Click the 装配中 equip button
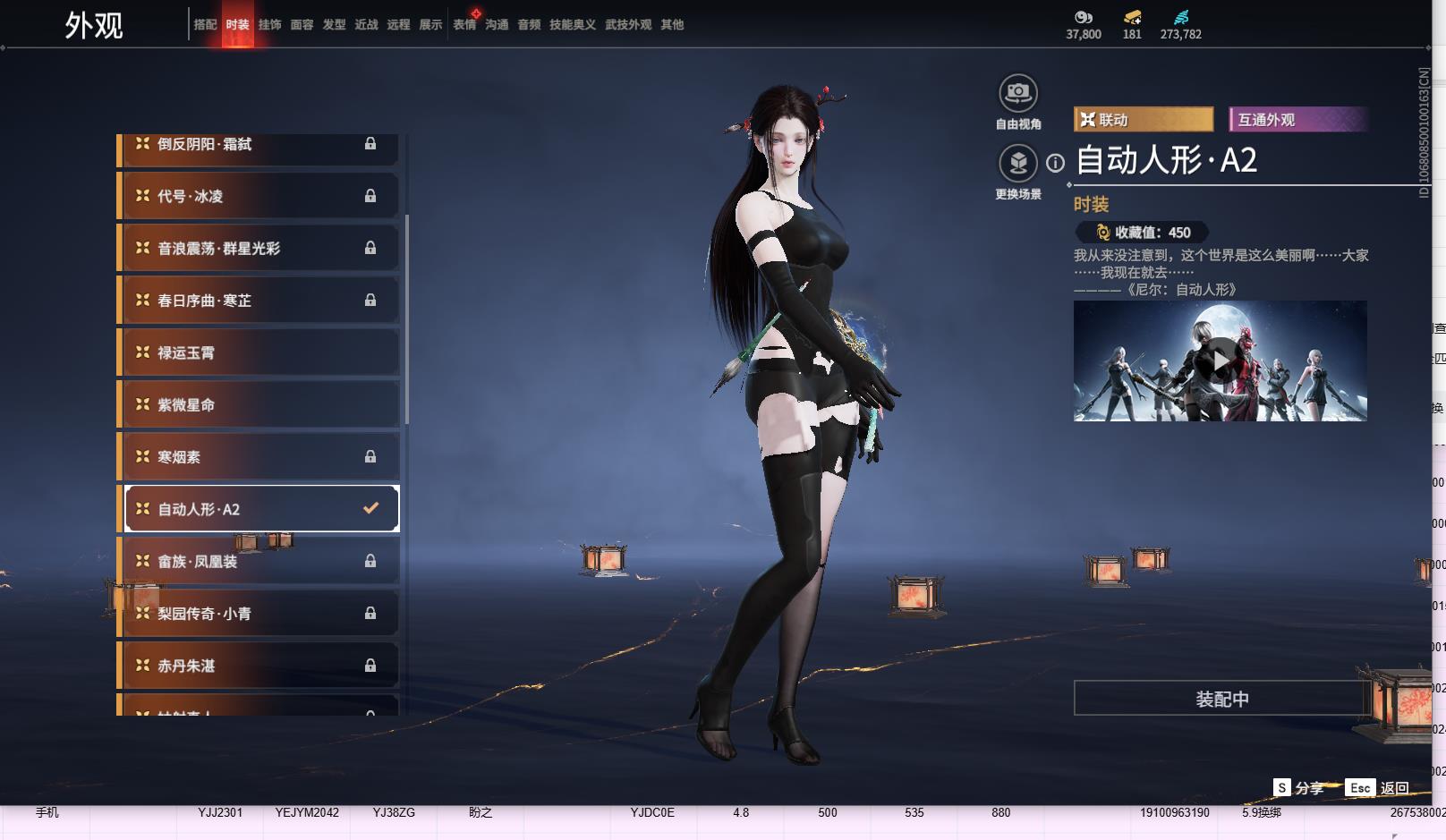1446x840 pixels. pyautogui.click(x=1221, y=699)
